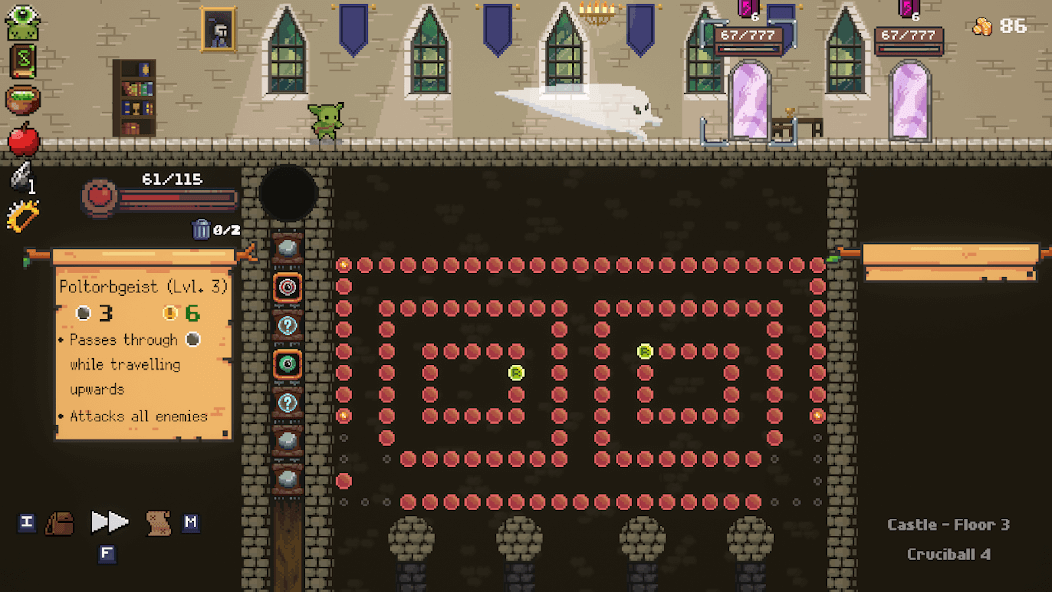Screen dimensions: 1052x592
Task: Toggle the fast-forward speed arrows
Action: (x=109, y=522)
